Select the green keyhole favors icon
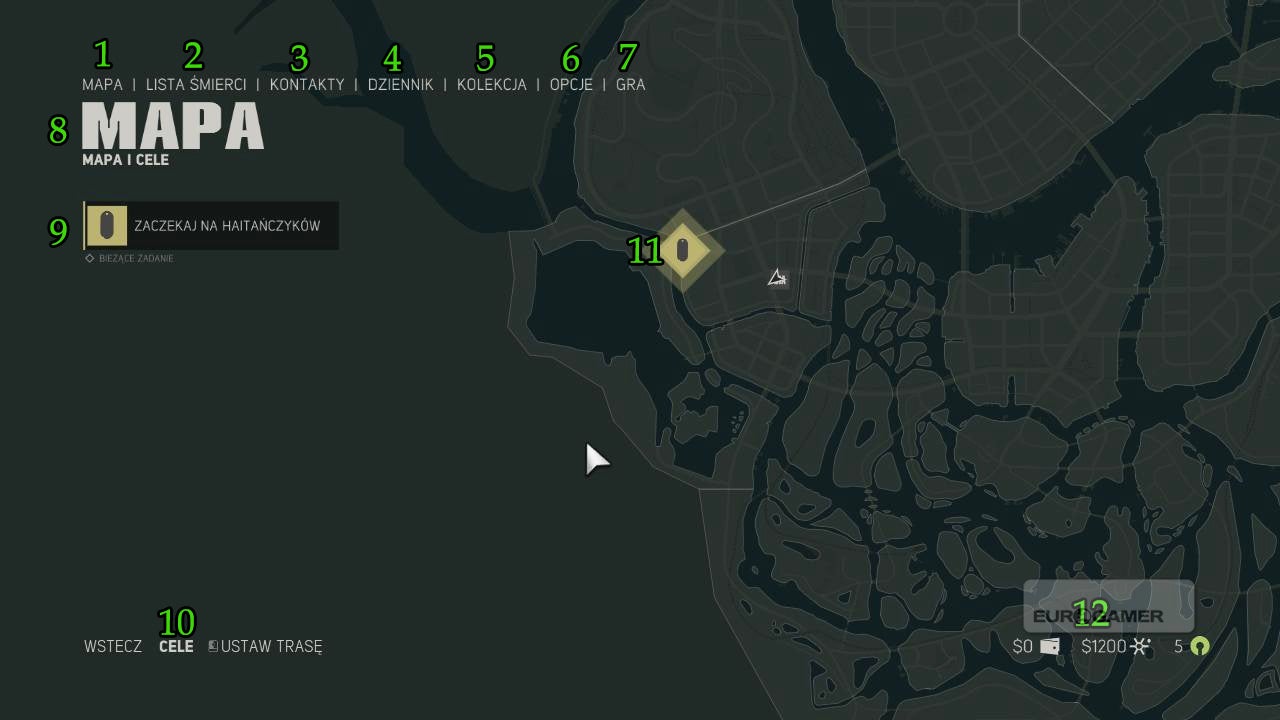 1198,646
